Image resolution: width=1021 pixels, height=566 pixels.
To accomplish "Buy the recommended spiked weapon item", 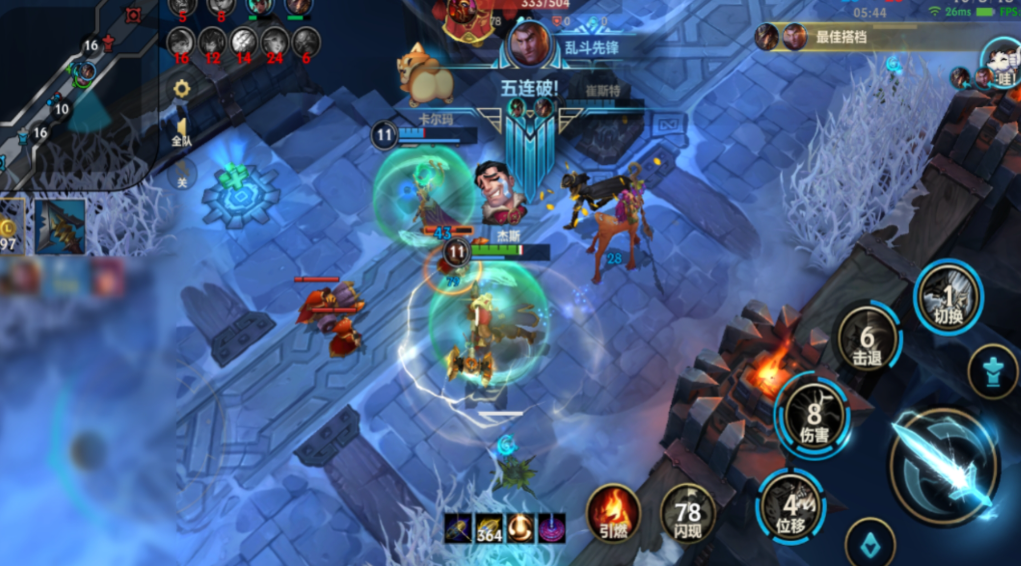I will pos(60,225).
